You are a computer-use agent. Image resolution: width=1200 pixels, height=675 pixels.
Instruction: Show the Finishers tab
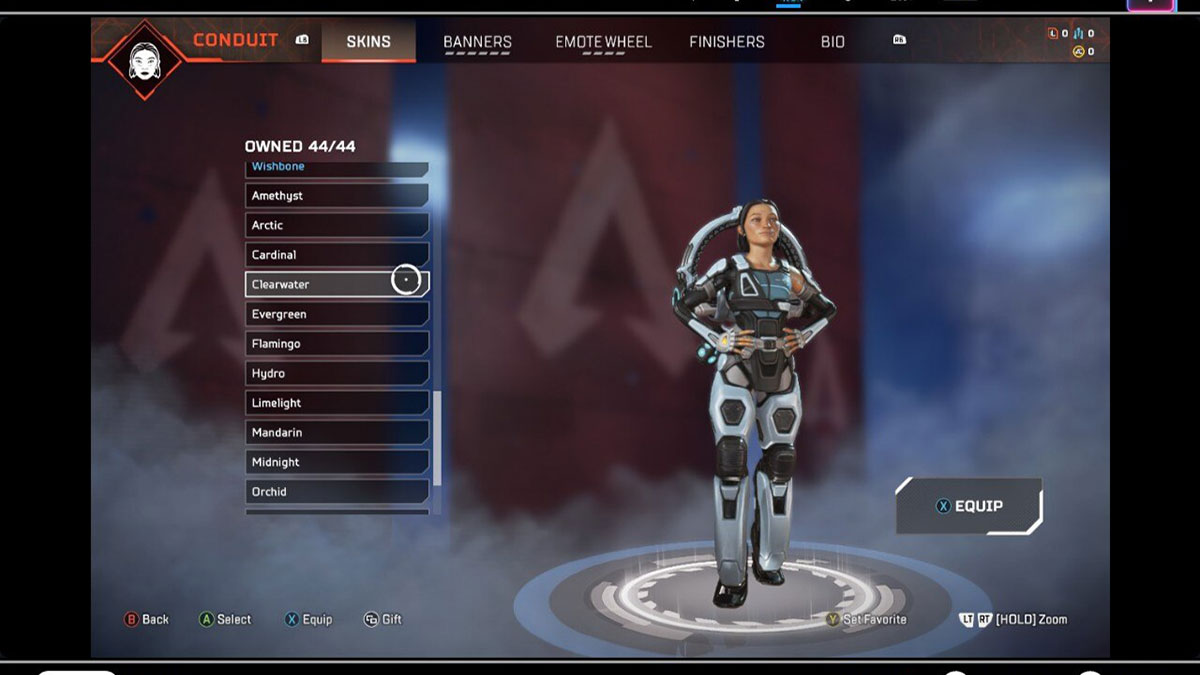click(x=727, y=42)
